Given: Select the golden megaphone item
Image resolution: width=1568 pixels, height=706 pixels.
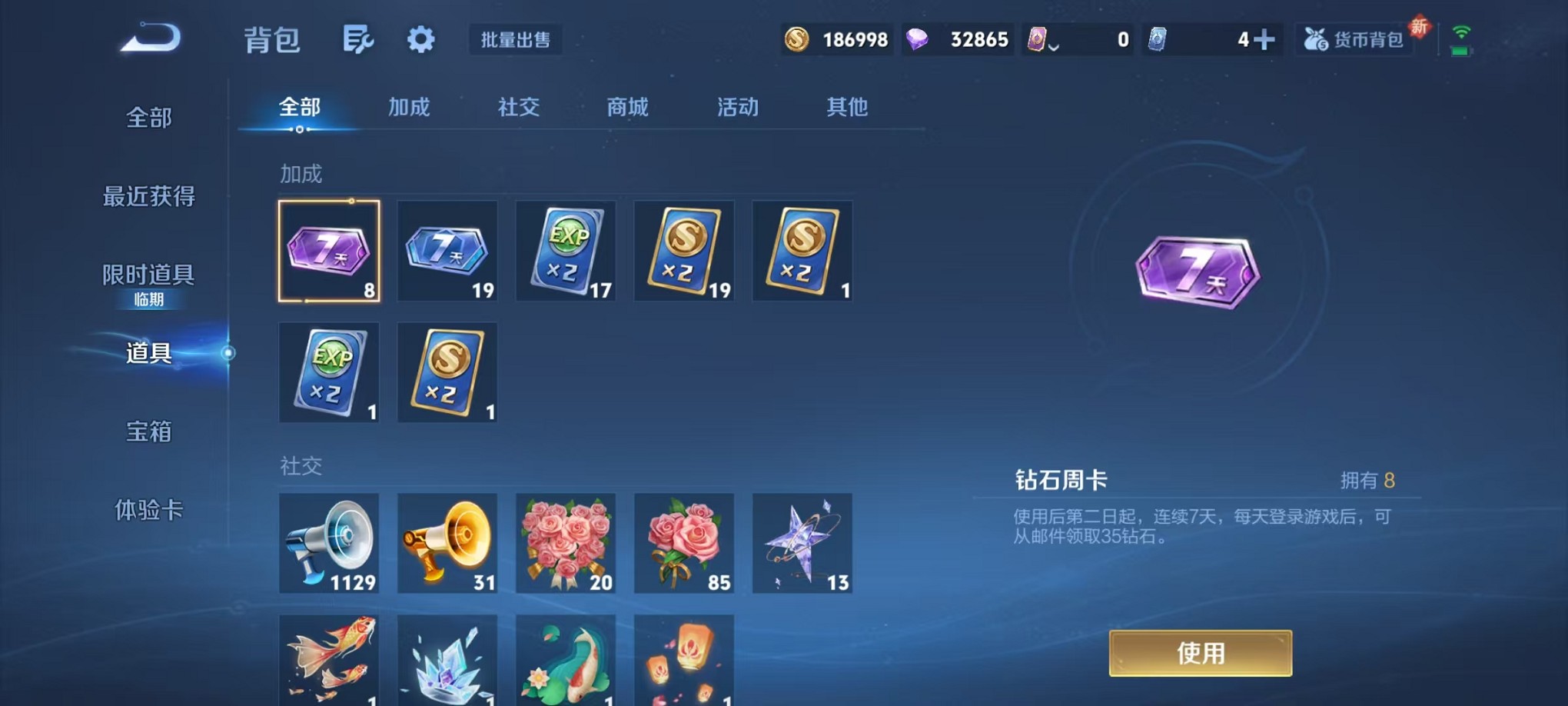Looking at the screenshot, I should (x=447, y=544).
